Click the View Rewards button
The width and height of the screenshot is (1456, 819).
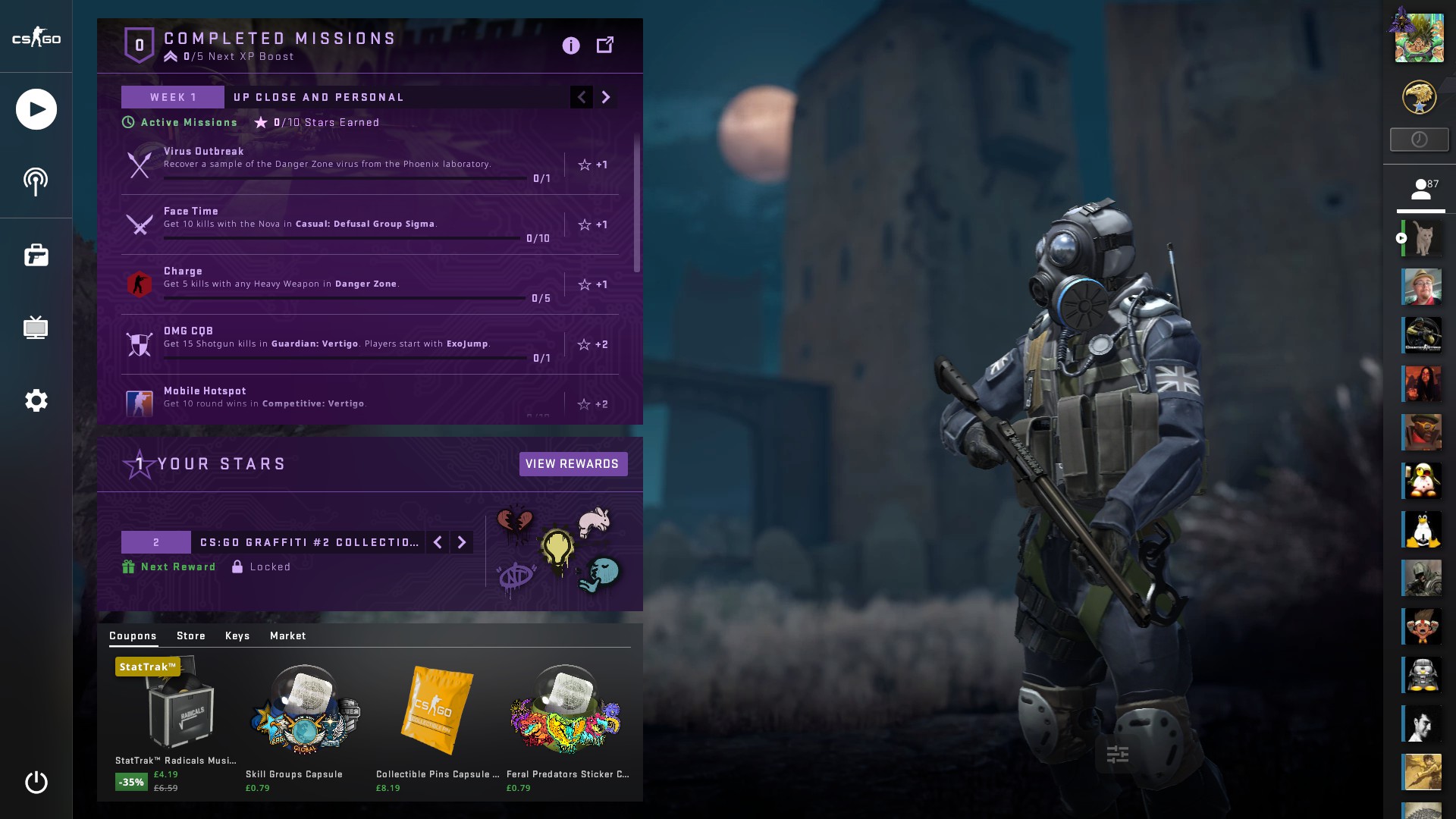pyautogui.click(x=573, y=464)
